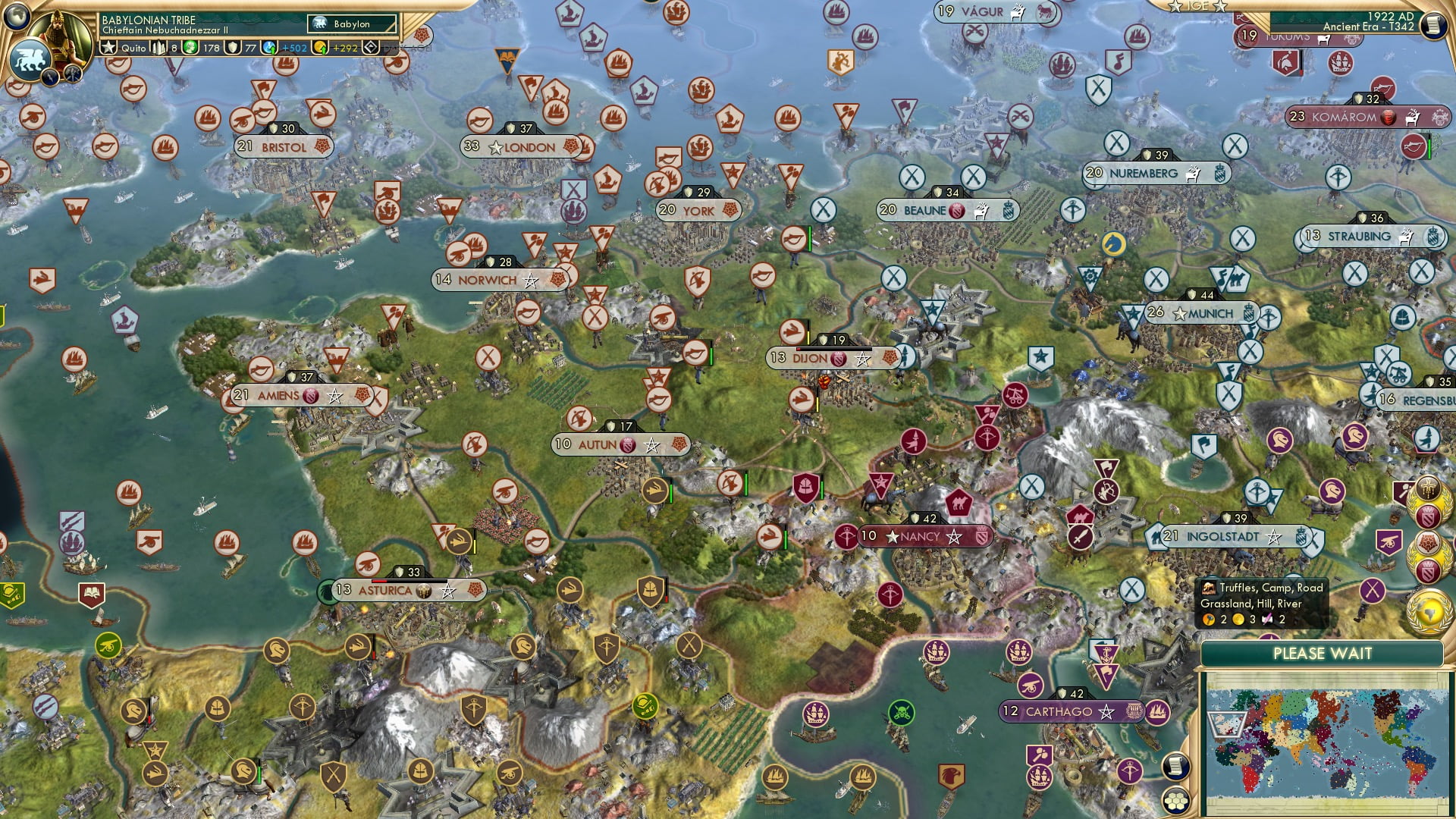Open the scroll menu beside the turn date
Screen dimensions: 1456x819
pyautogui.click(x=1433, y=25)
